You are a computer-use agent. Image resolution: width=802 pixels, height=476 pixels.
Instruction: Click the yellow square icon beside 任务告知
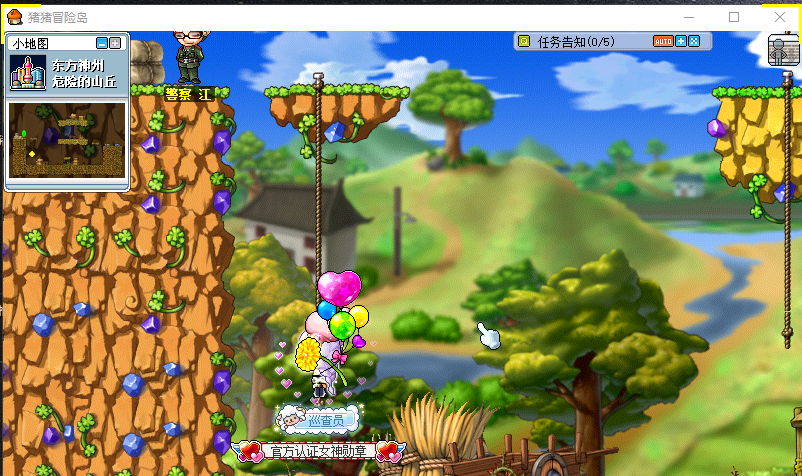[x=523, y=41]
